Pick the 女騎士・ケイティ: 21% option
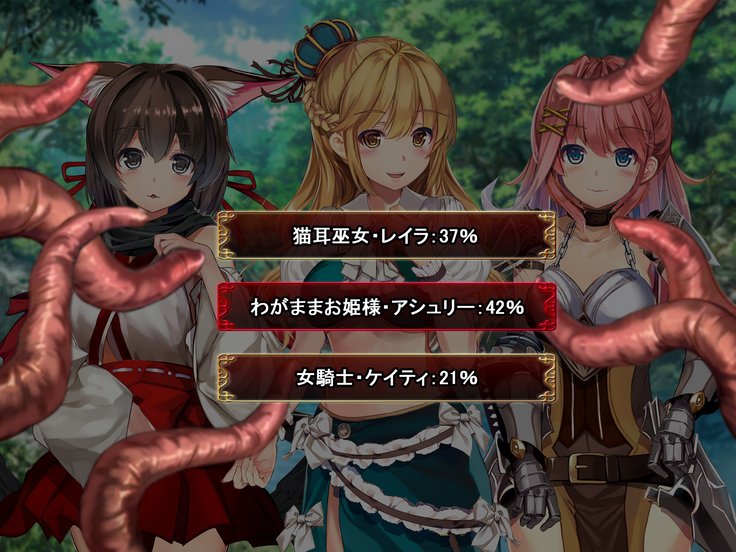736x552 pixels. [x=386, y=377]
